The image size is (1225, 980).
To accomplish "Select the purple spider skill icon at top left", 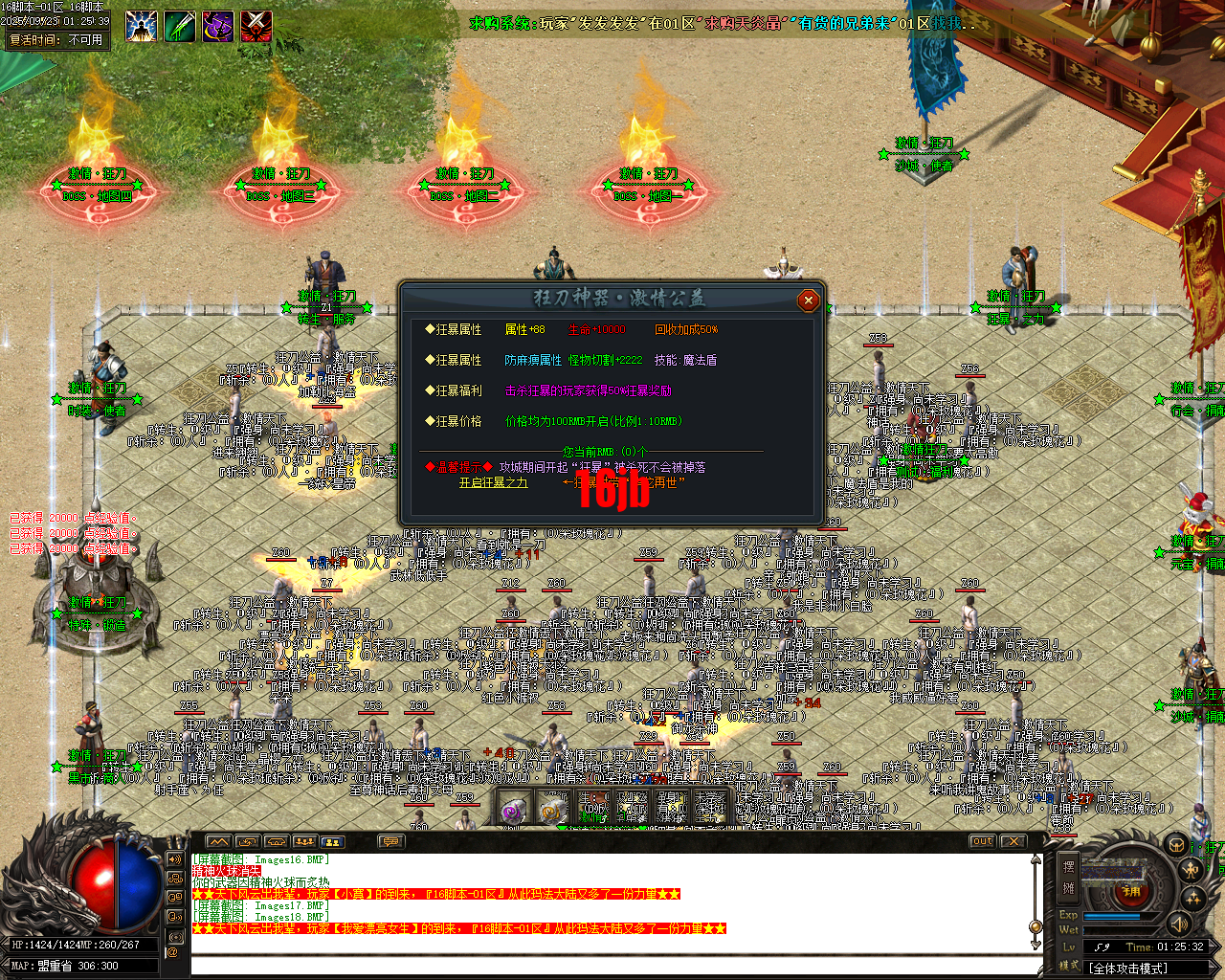I will pyautogui.click(x=218, y=26).
